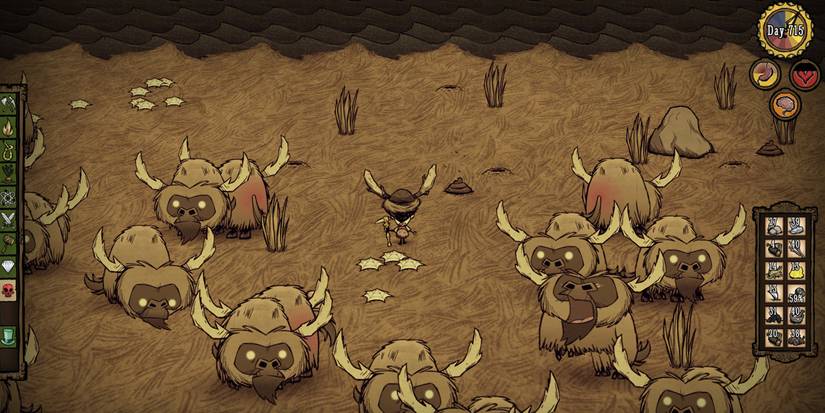Viewport: 825px width, 413px height.
Task: Open the Light crafting tab with flame icon
Action: (x=8, y=127)
